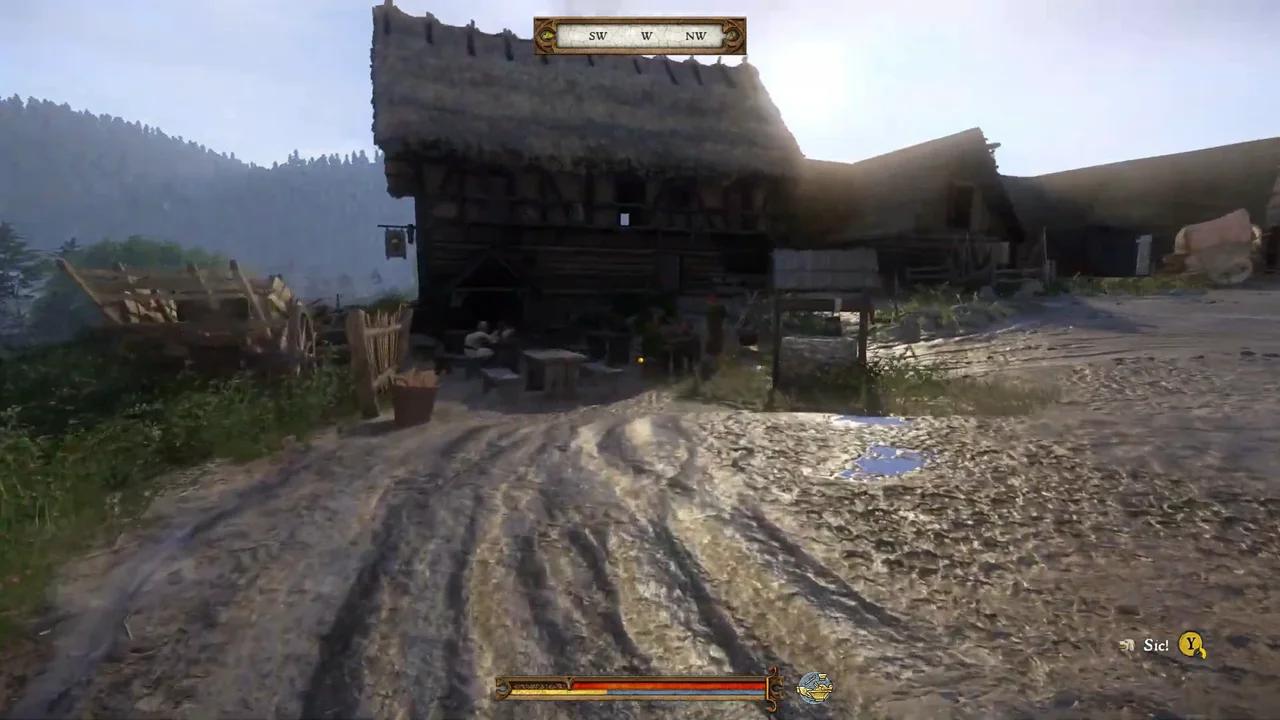The height and width of the screenshot is (720, 1280).
Task: Click the yellow emblem on the compass left end
Action: coord(547,35)
